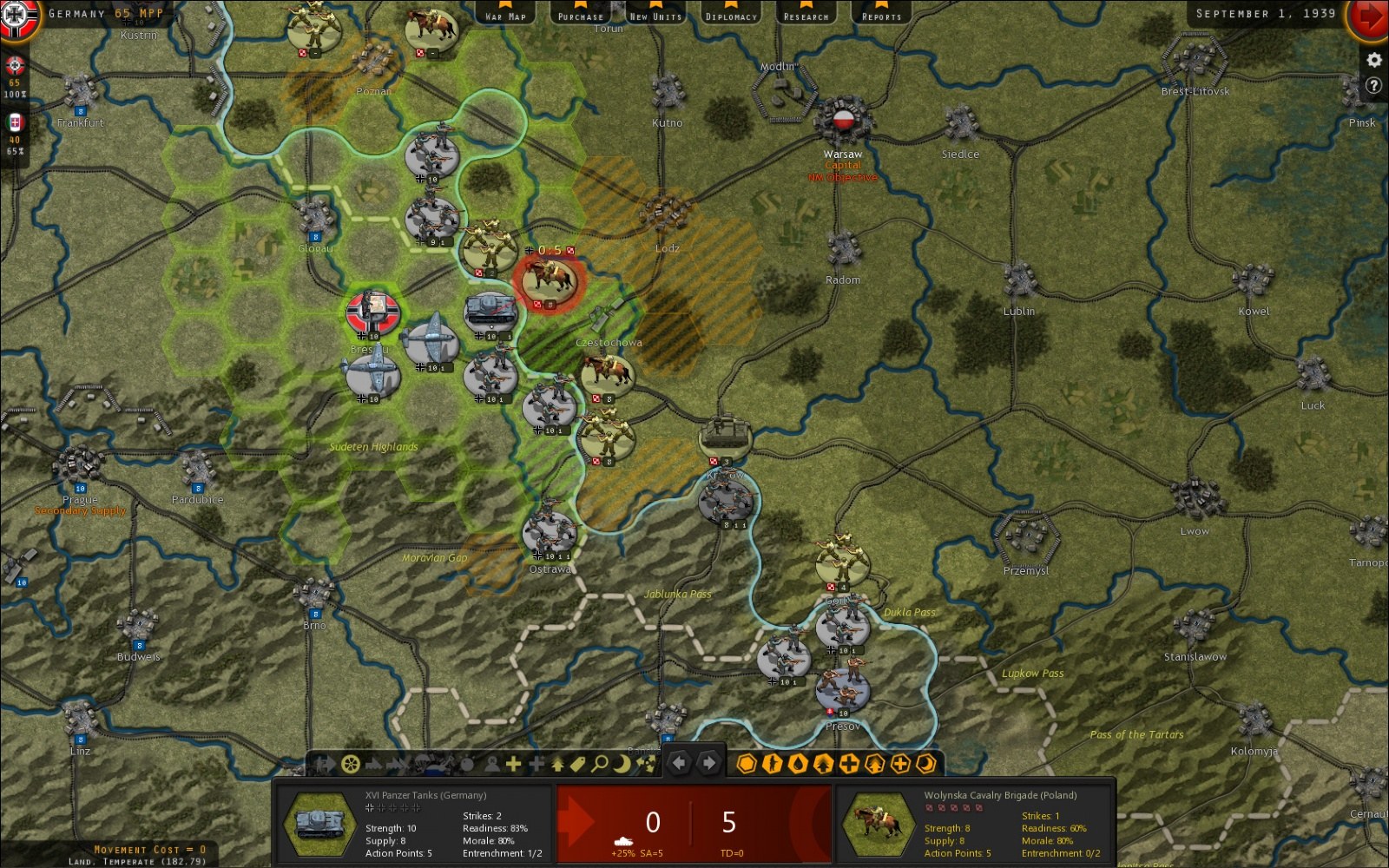Viewport: 1389px width, 868px height.
Task: Click the tree icon on the unit toolbar
Action: pyautogui.click(x=557, y=764)
